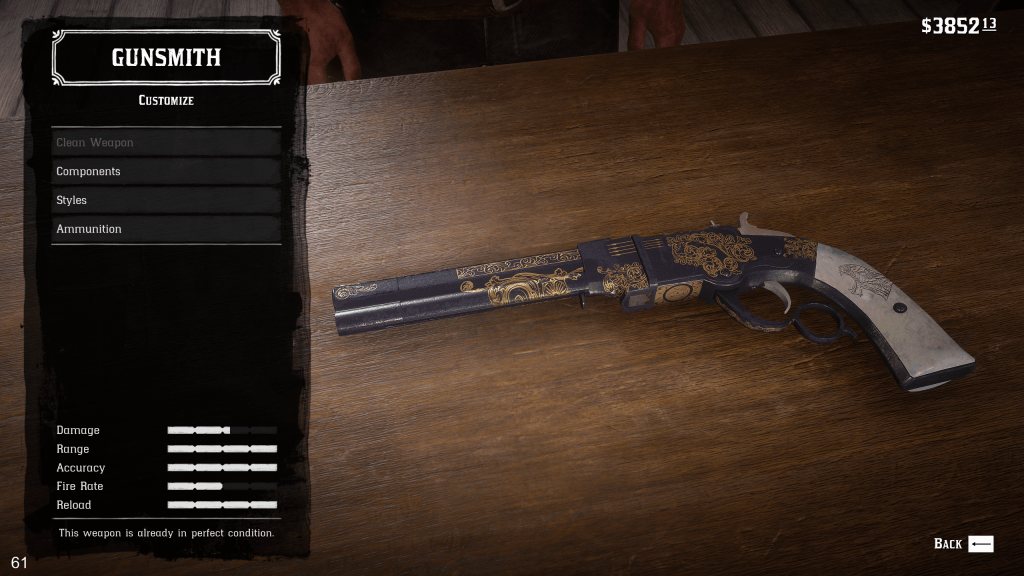This screenshot has width=1024, height=576.
Task: Choose the Styles option
Action: 166,201
